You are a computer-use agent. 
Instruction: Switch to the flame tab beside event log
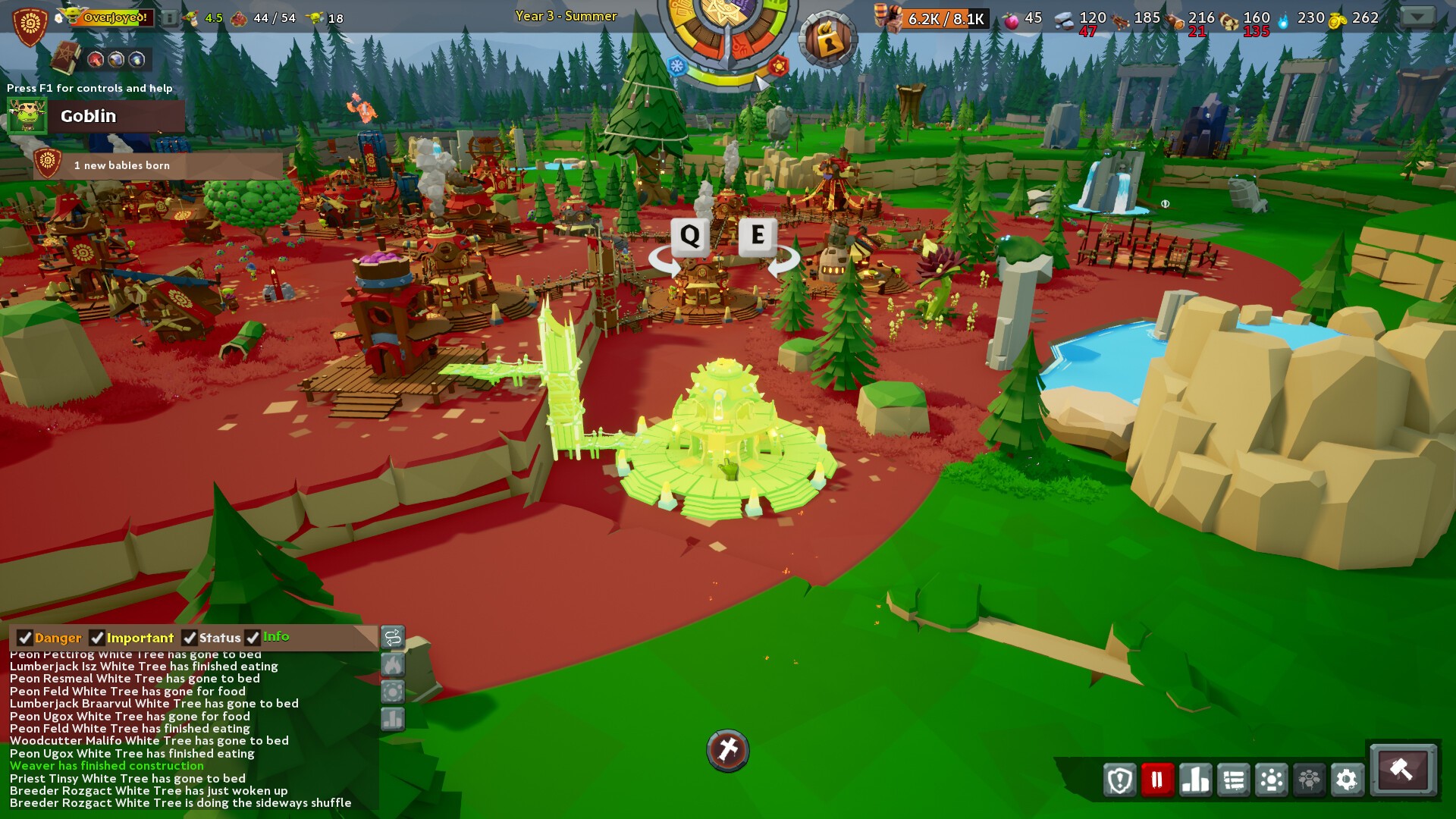point(393,665)
